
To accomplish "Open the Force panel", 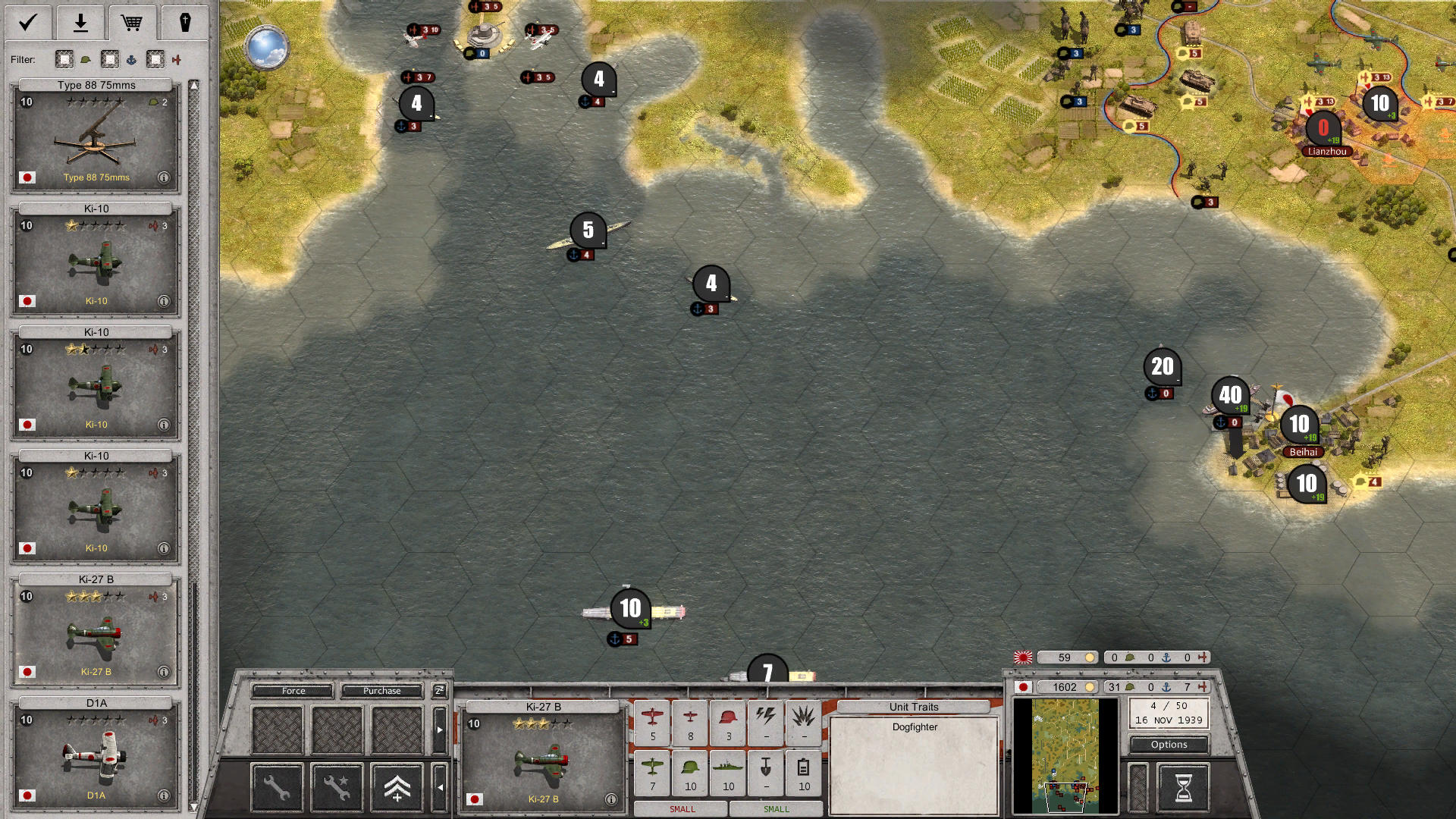I will [x=293, y=691].
